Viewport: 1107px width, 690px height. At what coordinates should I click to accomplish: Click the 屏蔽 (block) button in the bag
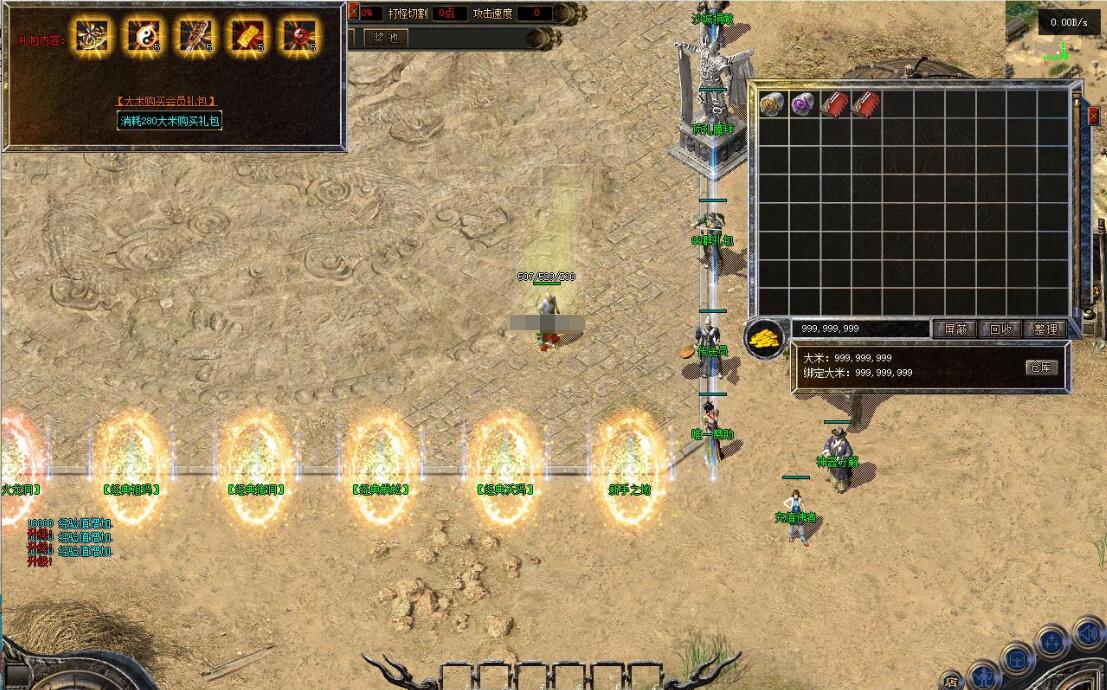(x=954, y=329)
